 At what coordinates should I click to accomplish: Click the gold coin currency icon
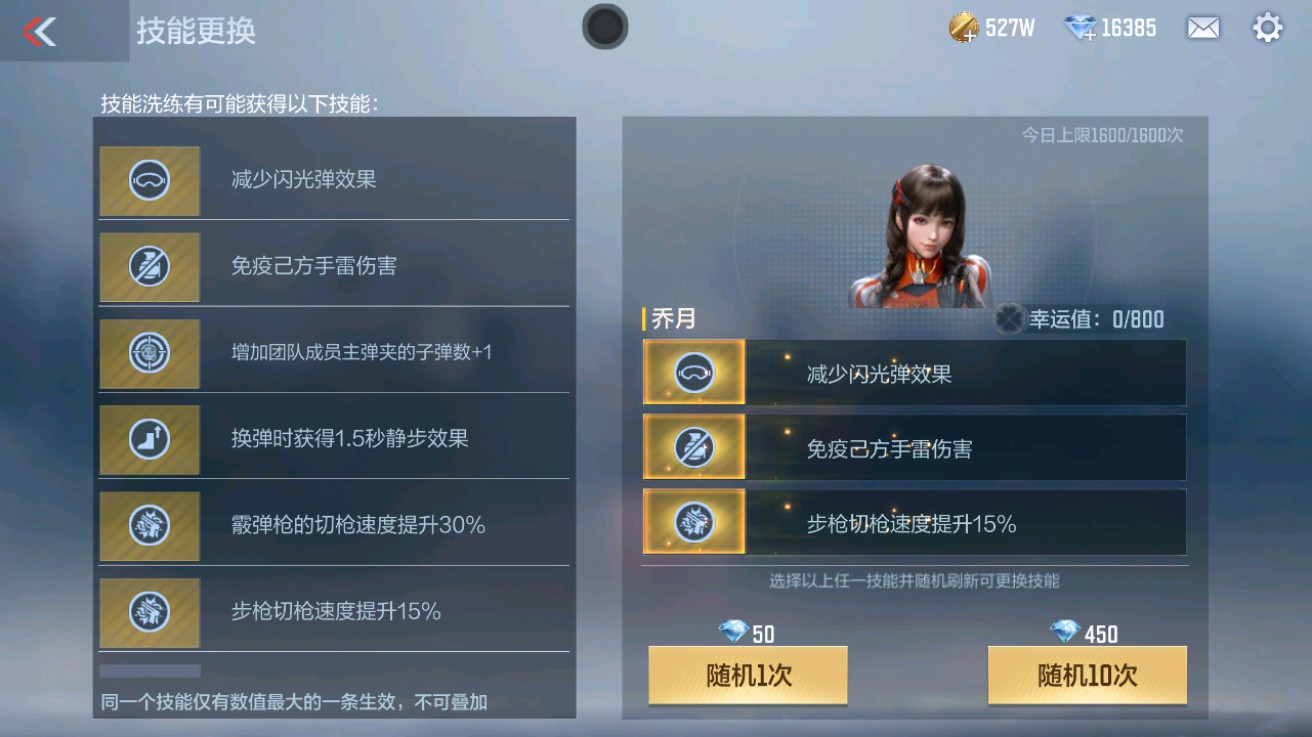tap(964, 27)
